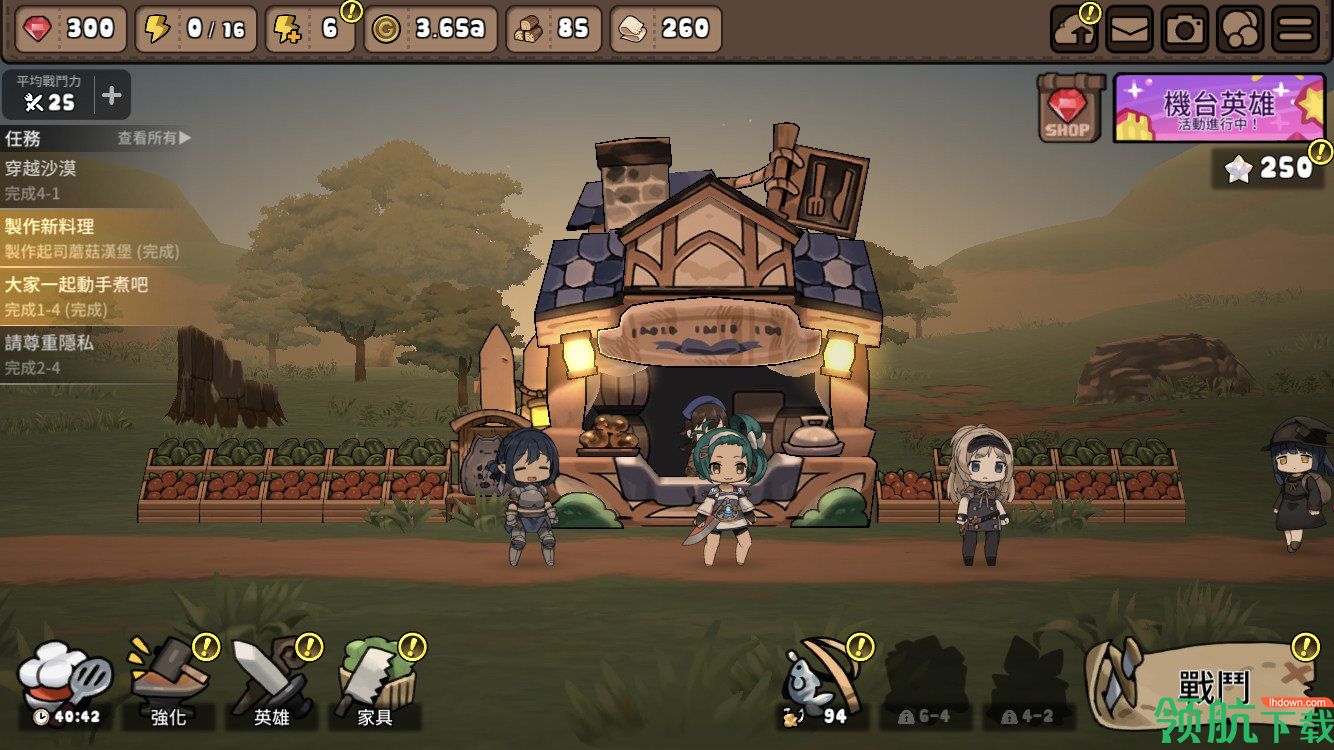
Task: Open the hamburger menu
Action: pyautogui.click(x=1295, y=29)
